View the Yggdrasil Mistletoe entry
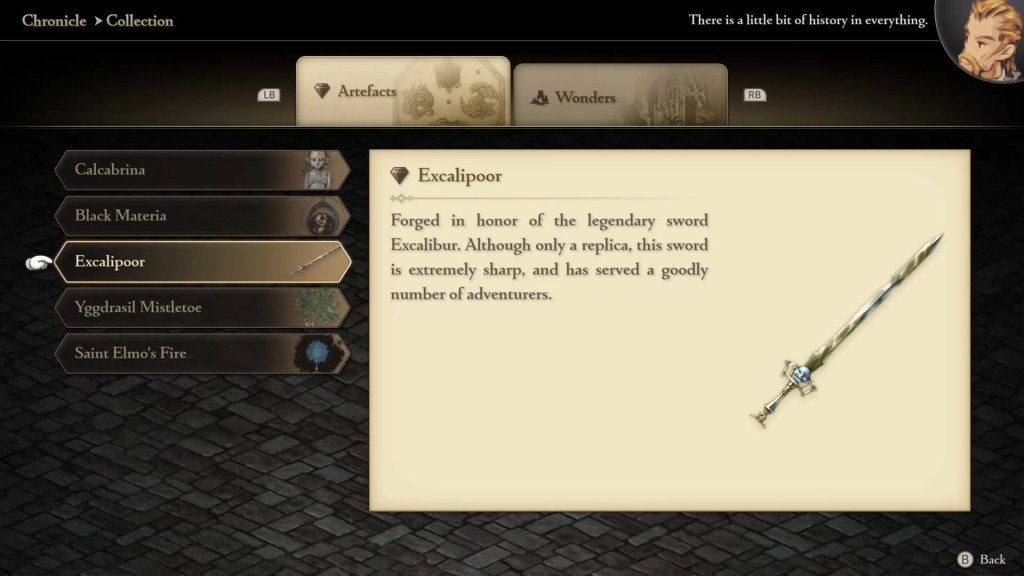 click(202, 308)
